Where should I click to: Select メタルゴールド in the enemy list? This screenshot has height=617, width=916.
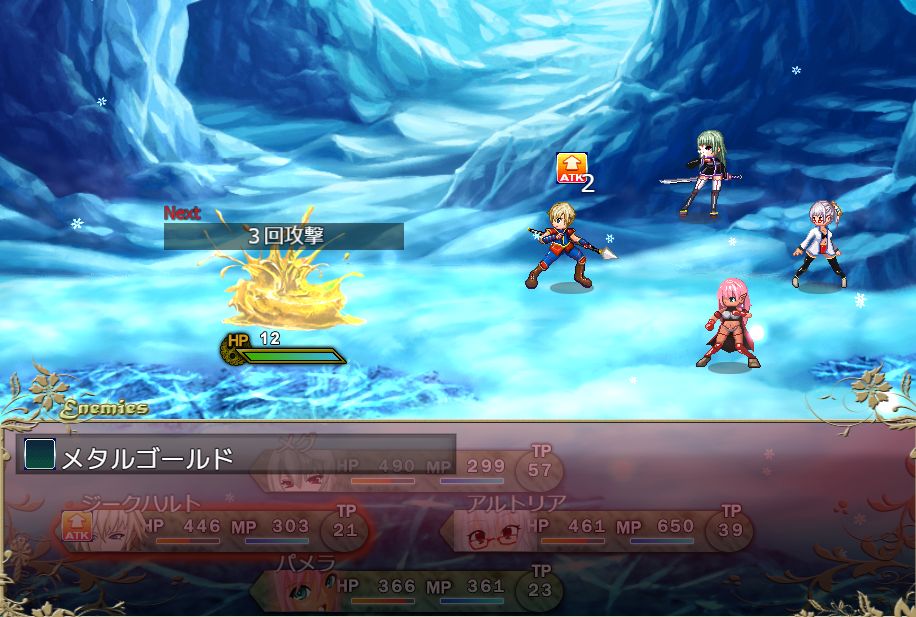click(x=148, y=458)
